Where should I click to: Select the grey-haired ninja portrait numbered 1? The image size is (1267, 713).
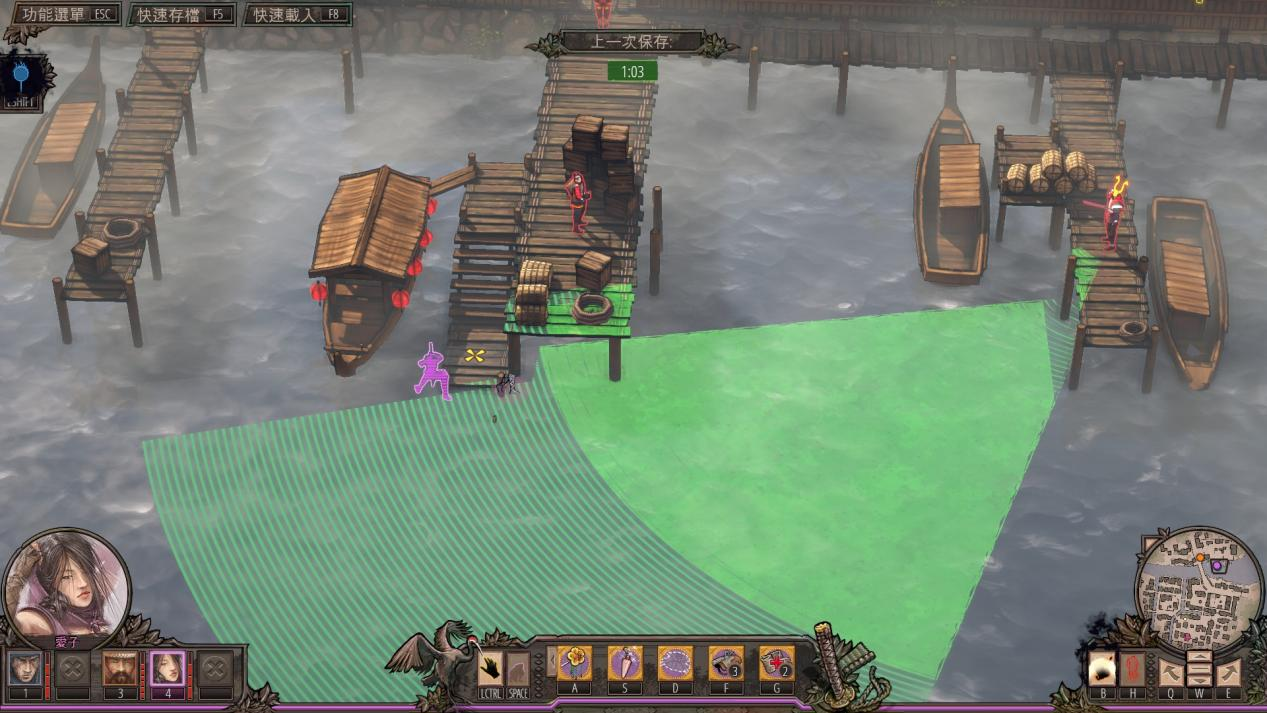click(25, 668)
